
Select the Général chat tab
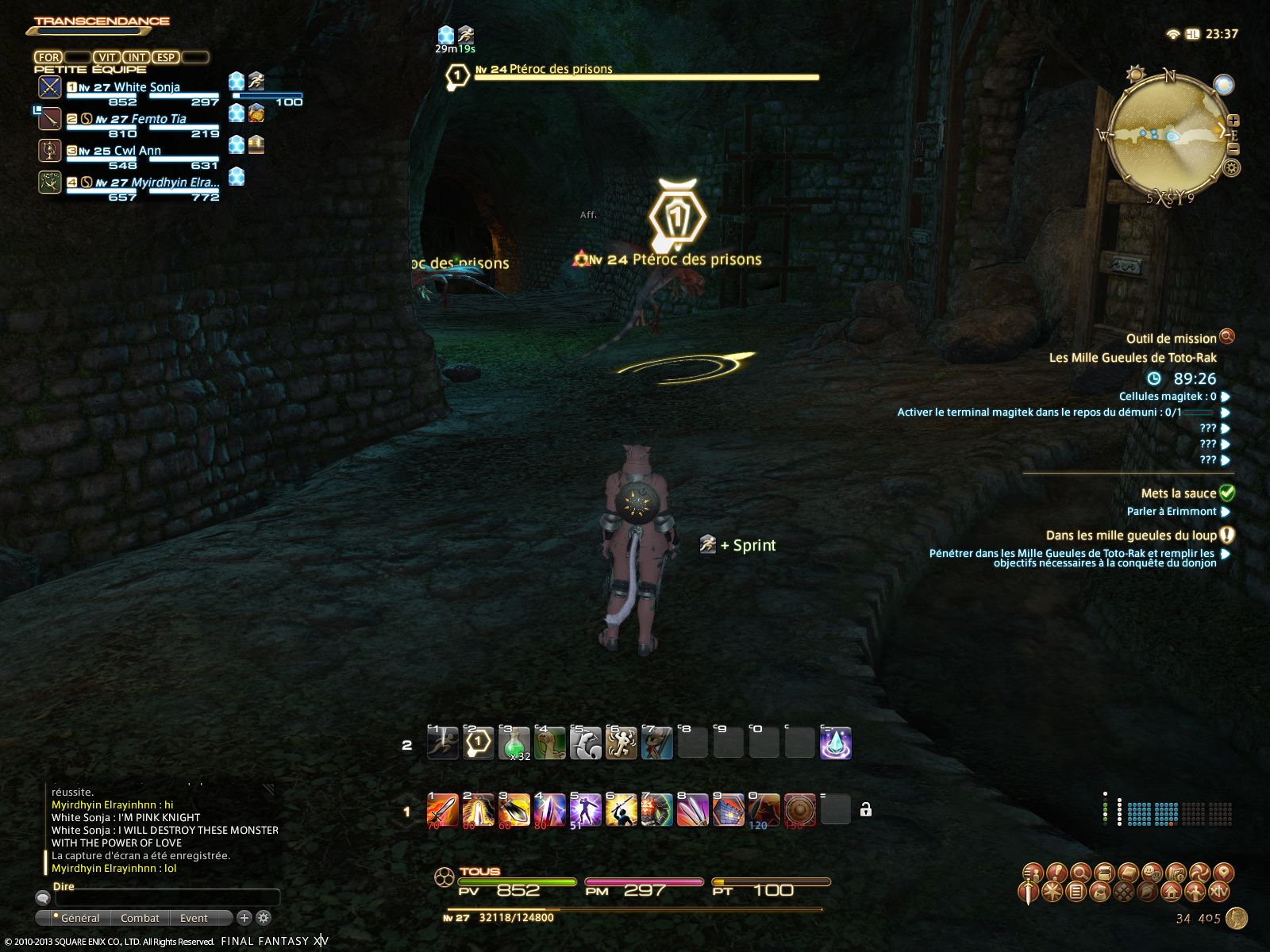point(79,918)
